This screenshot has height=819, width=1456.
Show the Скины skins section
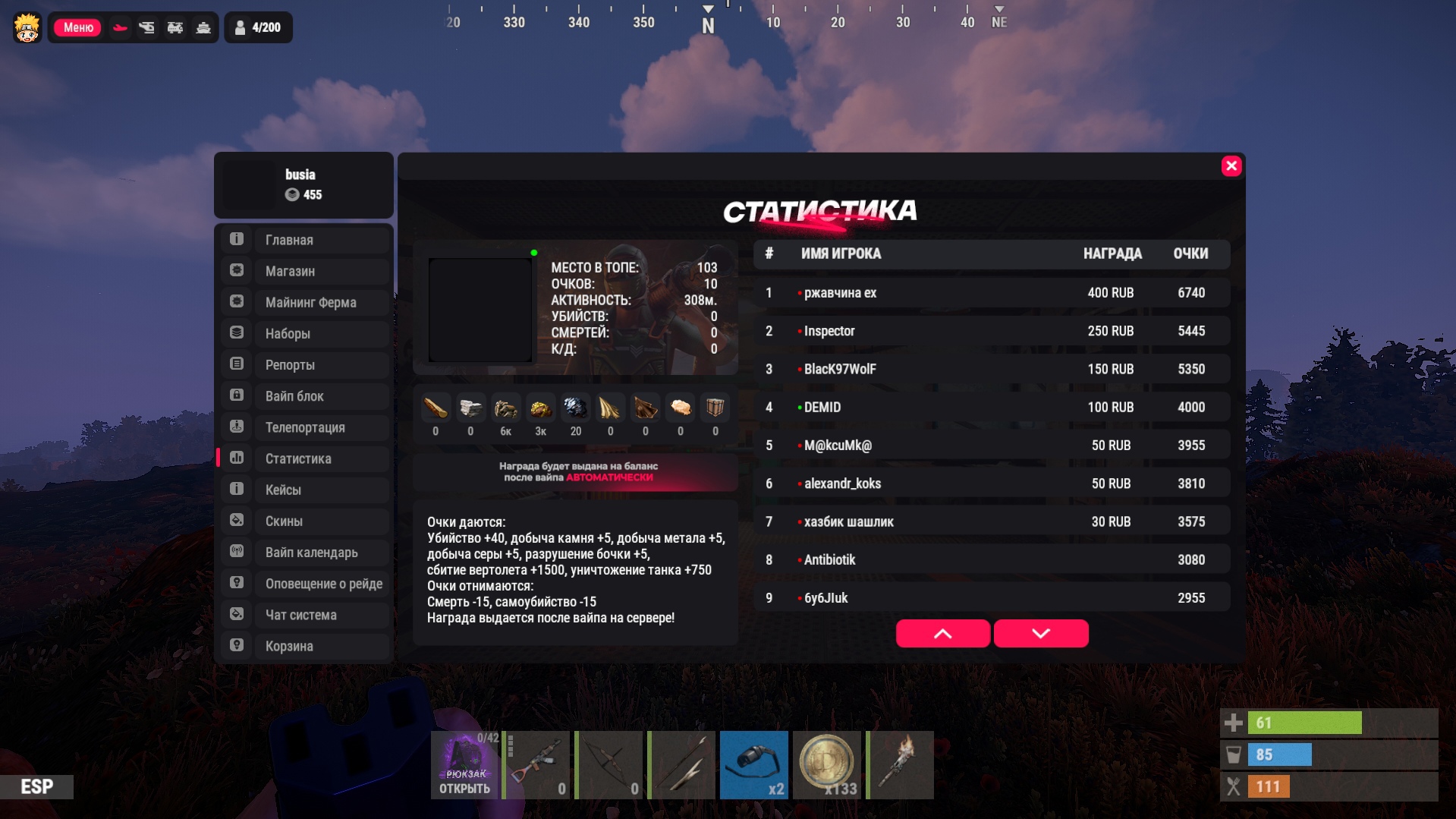pos(305,521)
